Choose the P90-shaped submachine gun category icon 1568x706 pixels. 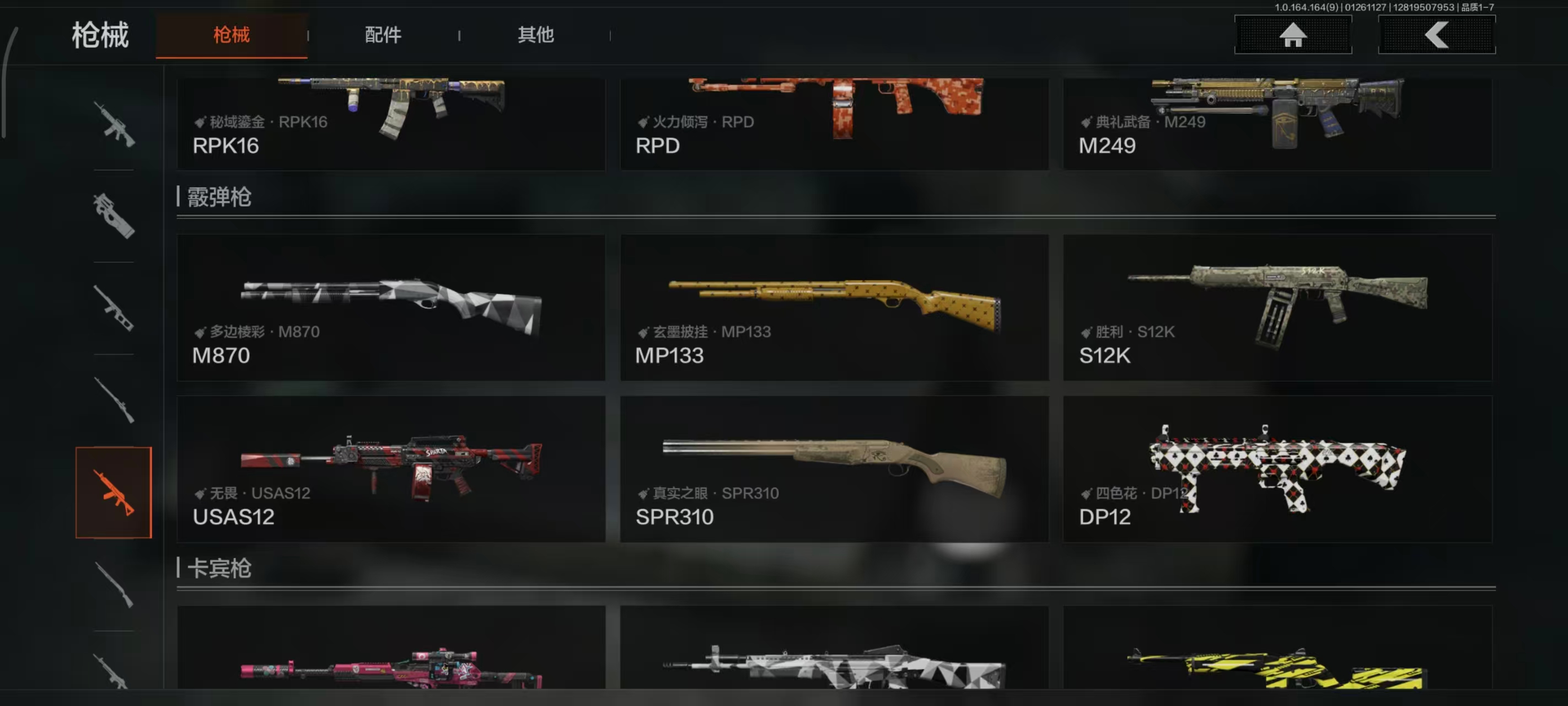pyautogui.click(x=114, y=216)
